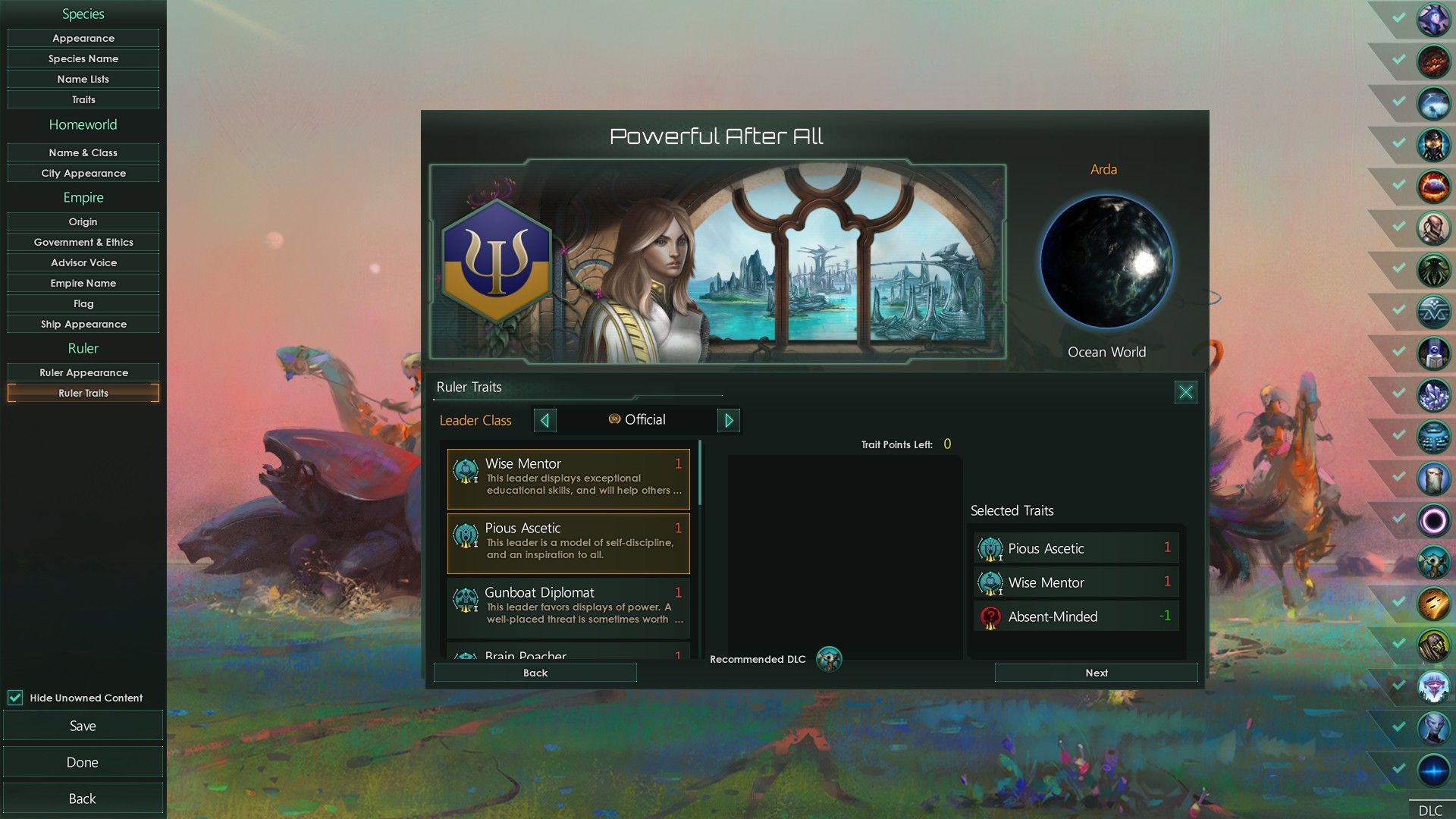Viewport: 1456px width, 819px height.
Task: Click the right arrow beside Official
Action: coord(728,420)
